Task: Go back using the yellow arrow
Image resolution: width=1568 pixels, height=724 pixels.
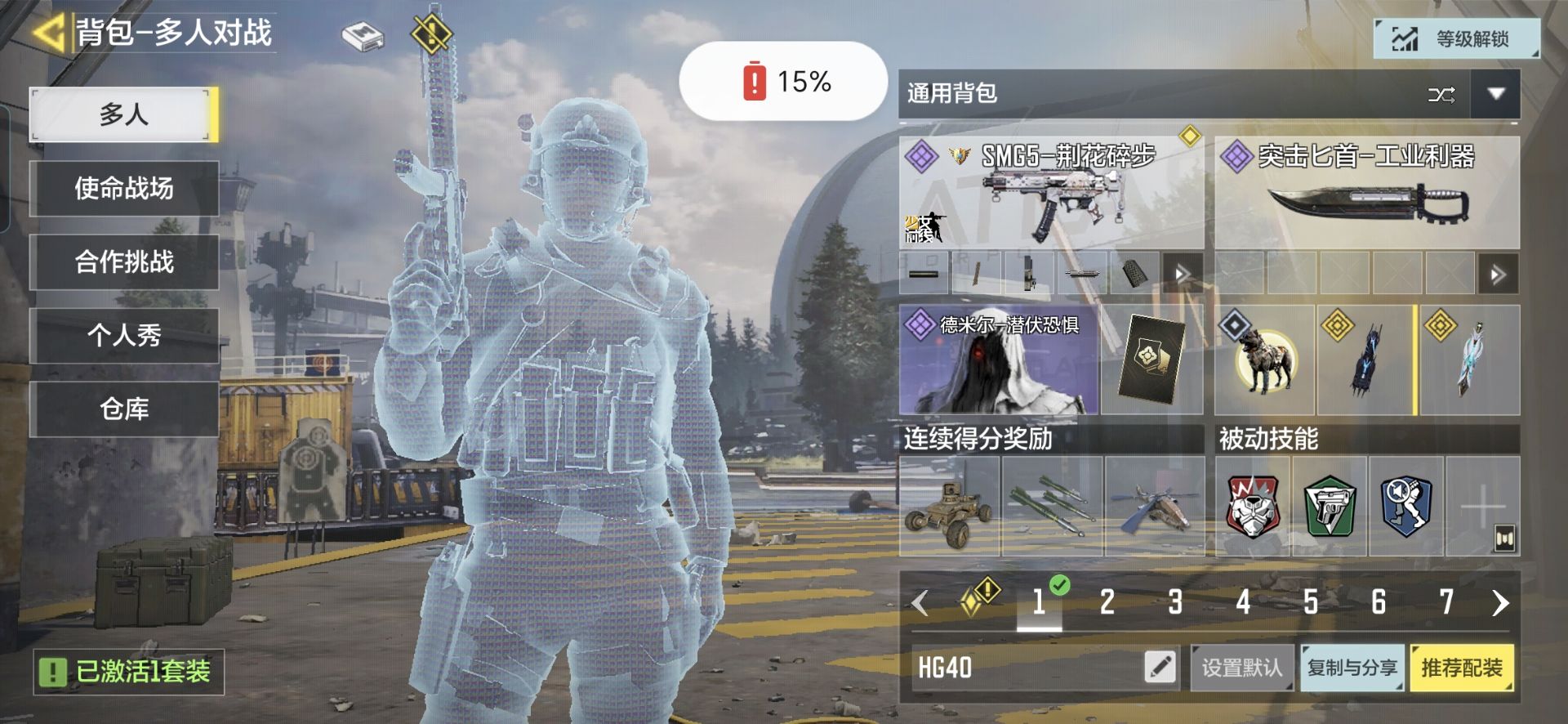Action: point(49,34)
